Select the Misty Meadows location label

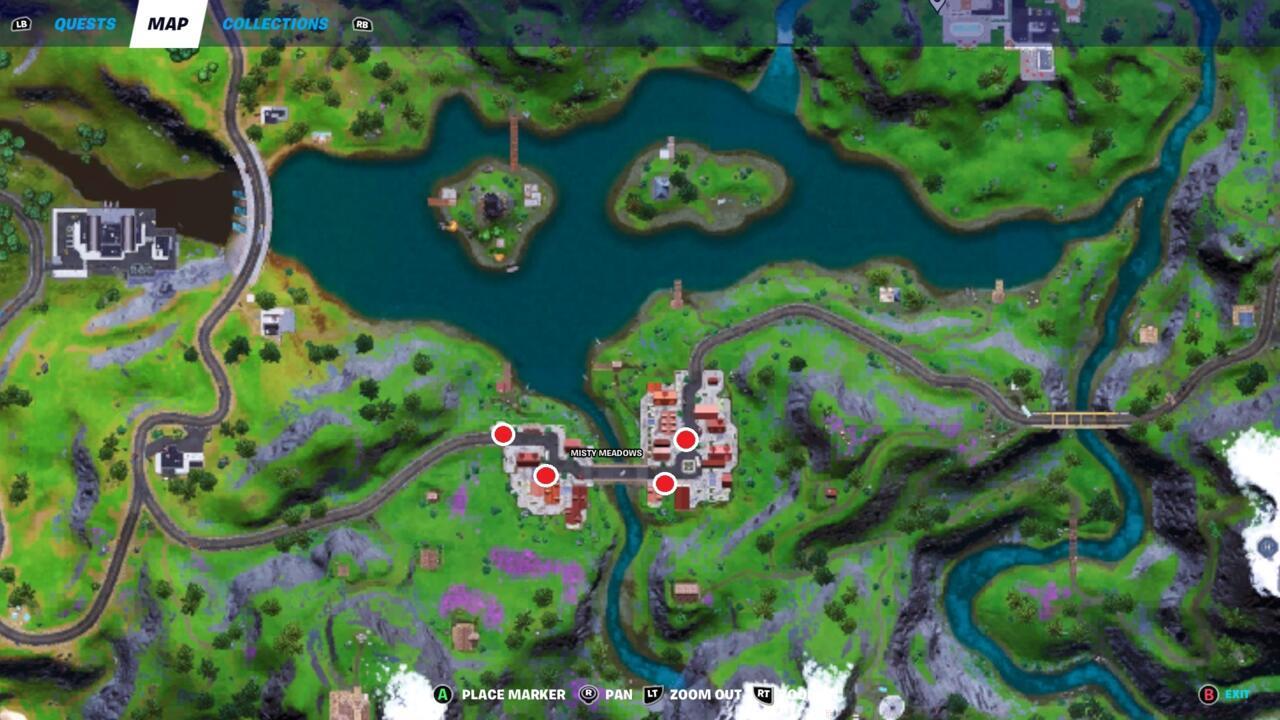click(x=605, y=452)
